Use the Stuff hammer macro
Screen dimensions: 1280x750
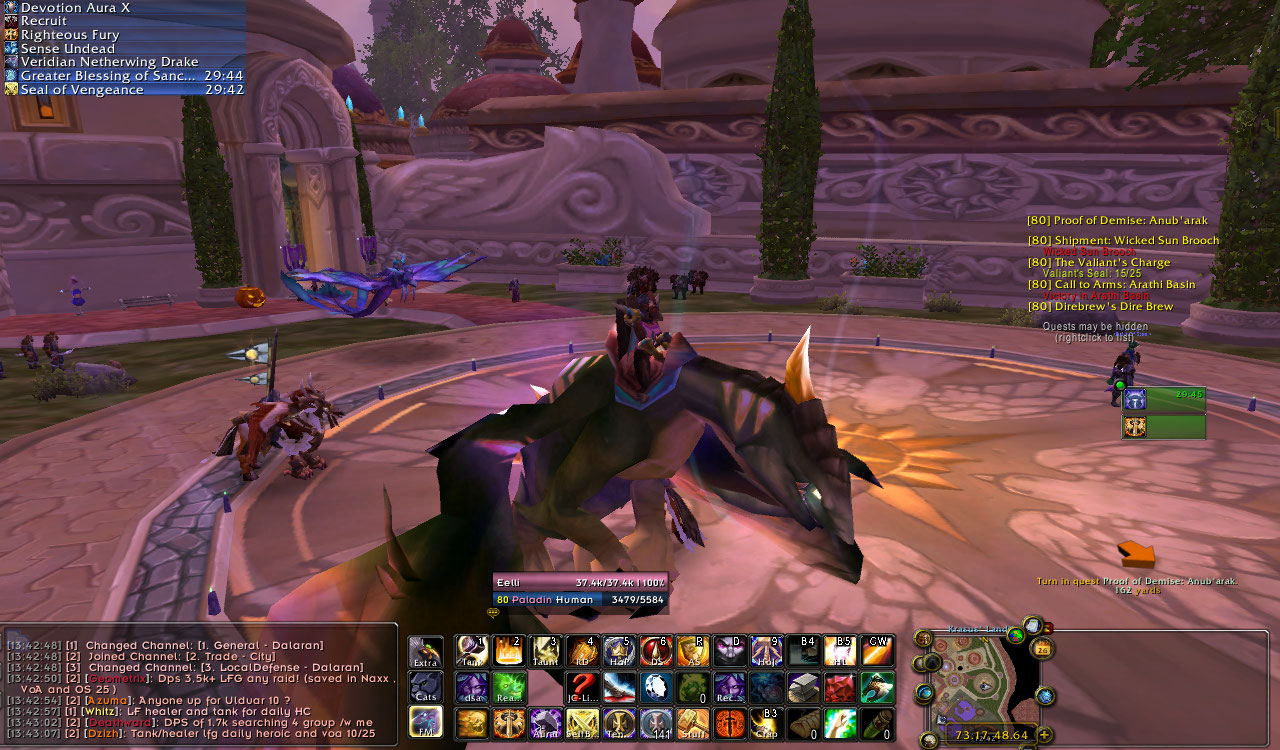(692, 722)
